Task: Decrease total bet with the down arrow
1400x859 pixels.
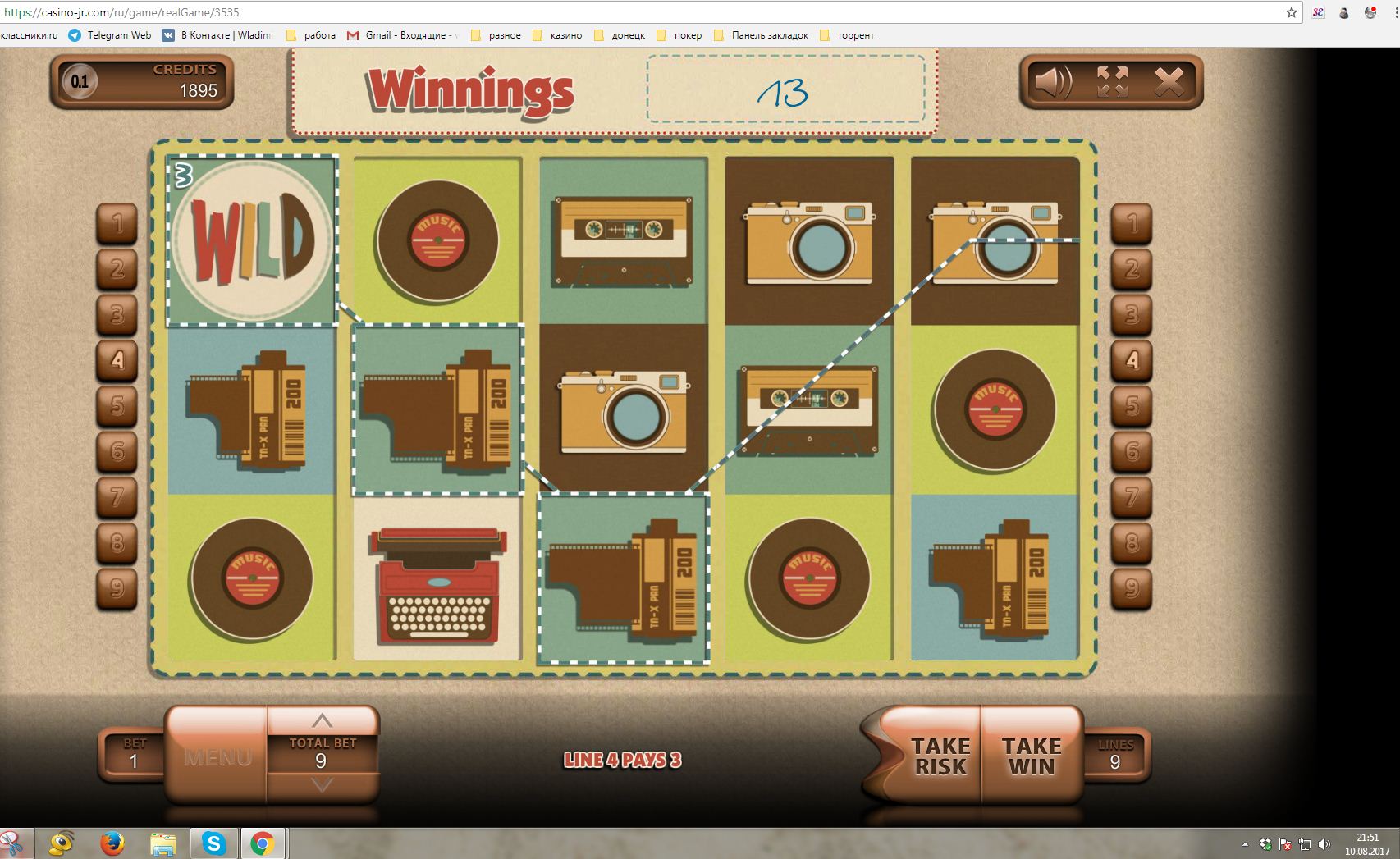Action: click(322, 785)
